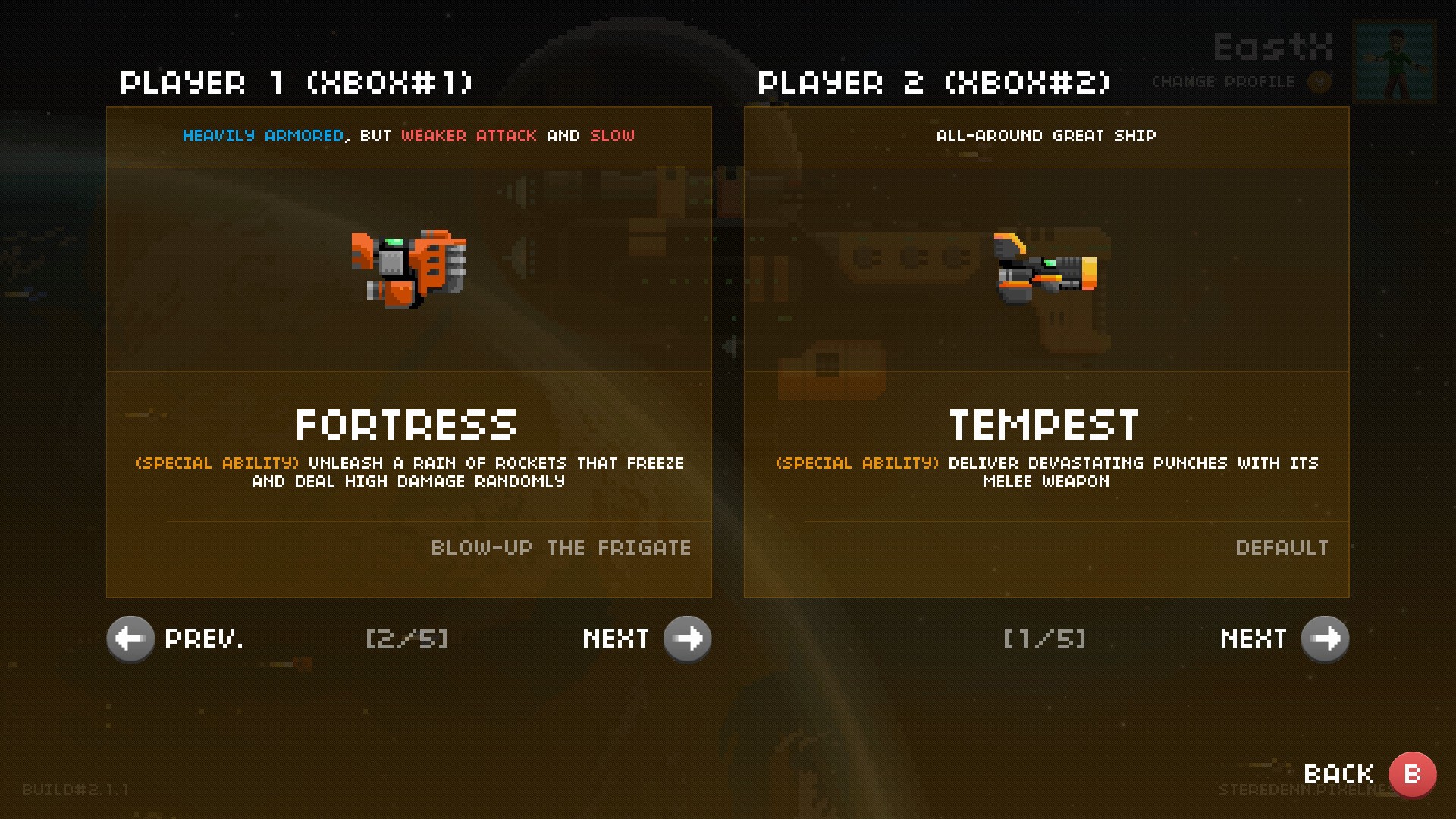Viewport: 1456px width, 819px height.
Task: Go to Player 1's previous ship
Action: pyautogui.click(x=130, y=639)
